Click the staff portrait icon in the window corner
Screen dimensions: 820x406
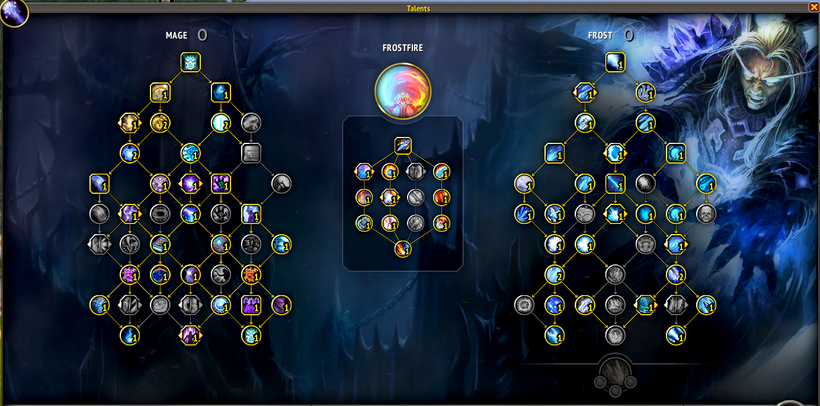pos(14,13)
